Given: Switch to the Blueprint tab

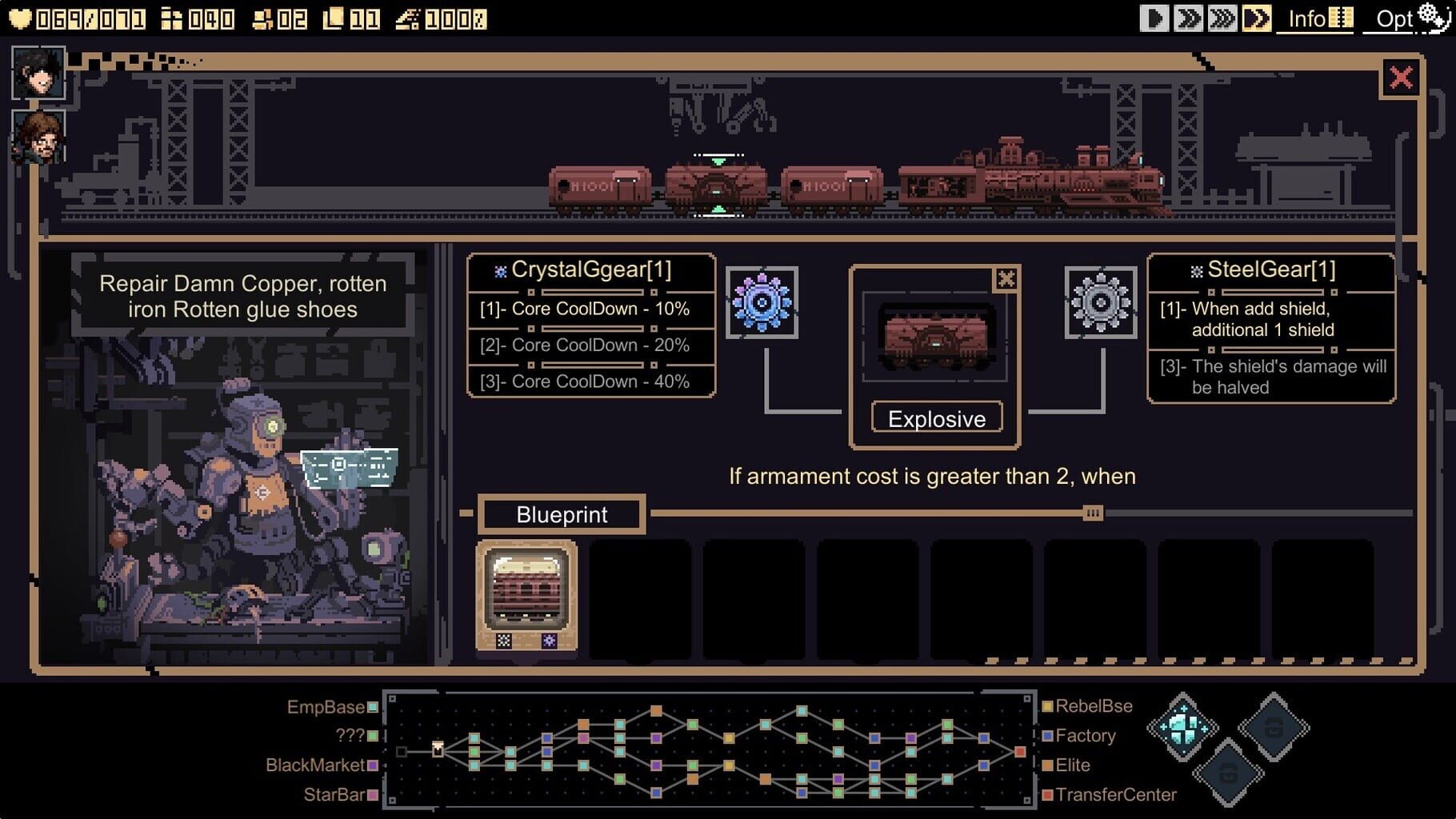Looking at the screenshot, I should 560,514.
